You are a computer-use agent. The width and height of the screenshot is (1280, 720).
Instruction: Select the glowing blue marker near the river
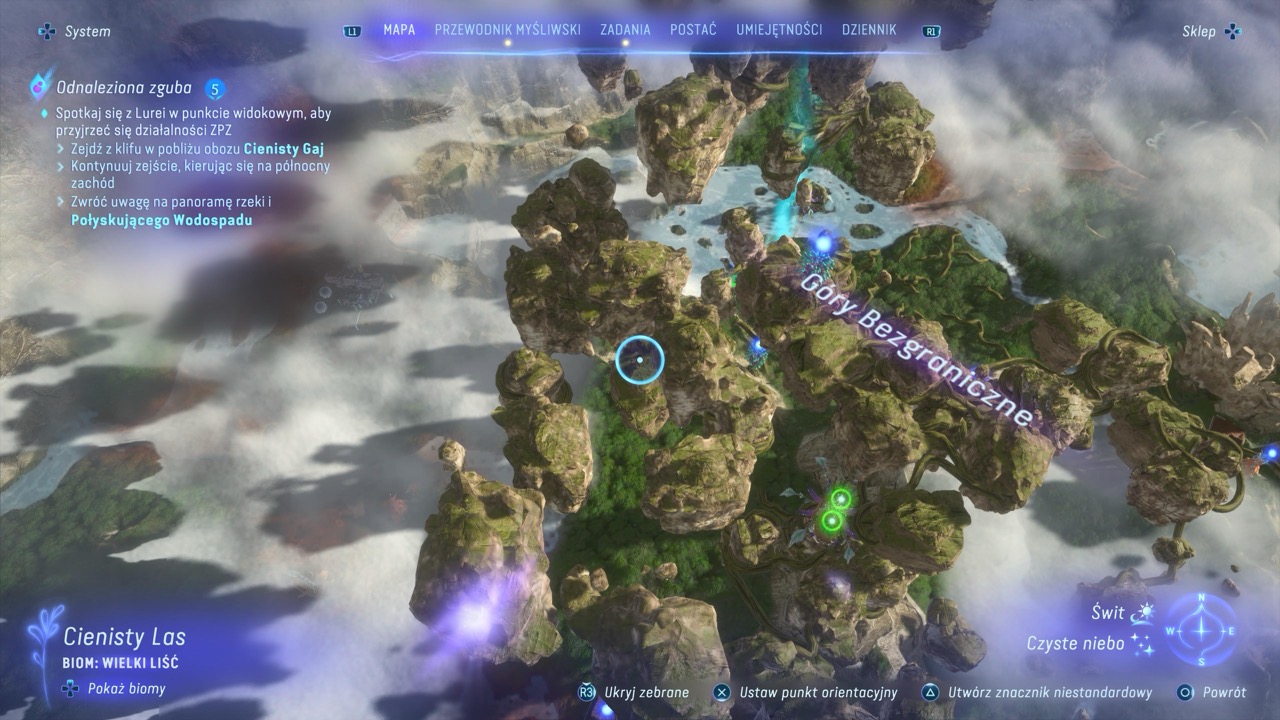(x=823, y=242)
